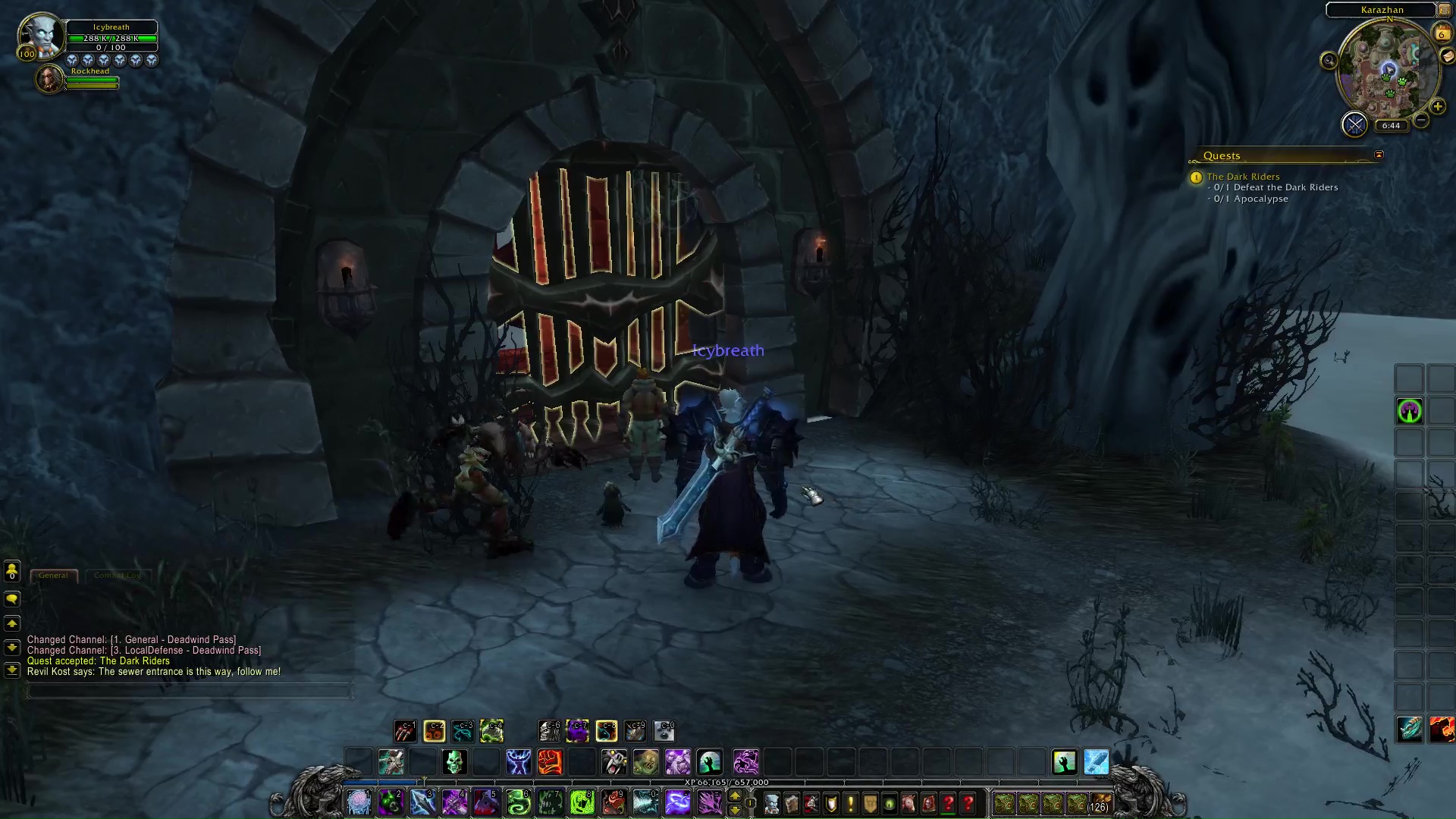Open the PvP queue crossed swords icon
This screenshot has height=819, width=1456.
(x=1355, y=125)
